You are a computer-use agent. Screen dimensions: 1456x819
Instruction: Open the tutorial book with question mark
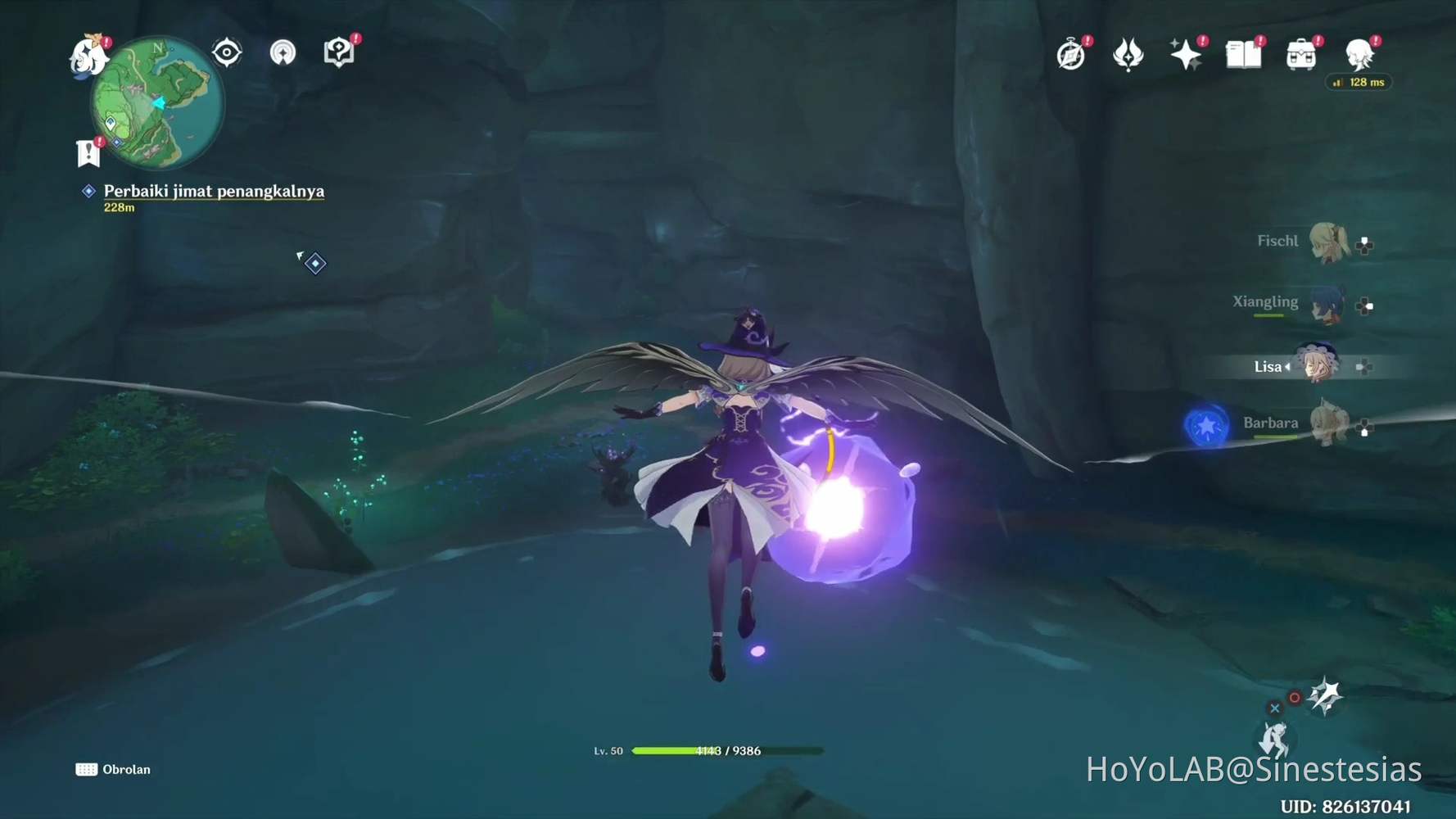337,51
